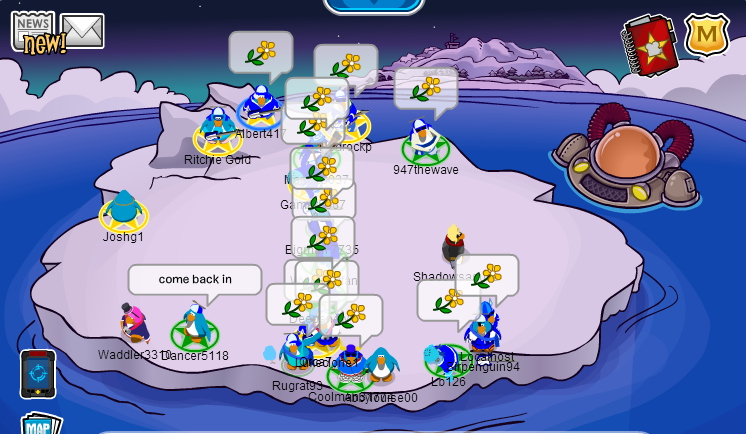The height and width of the screenshot is (434, 746).
Task: Click the gold M moderator shield
Action: coord(706,35)
